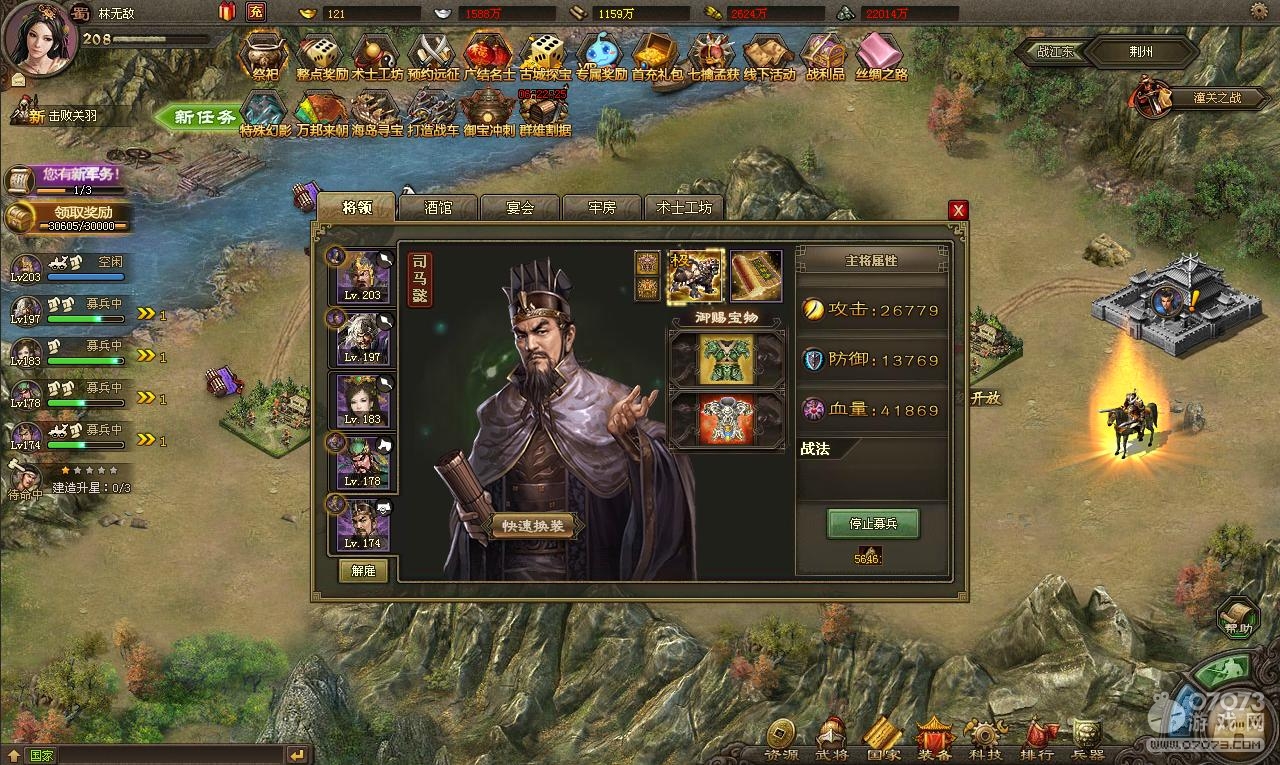The height and width of the screenshot is (765, 1280).
Task: Select the Lv. 174 general portrait
Action: pyautogui.click(x=362, y=523)
